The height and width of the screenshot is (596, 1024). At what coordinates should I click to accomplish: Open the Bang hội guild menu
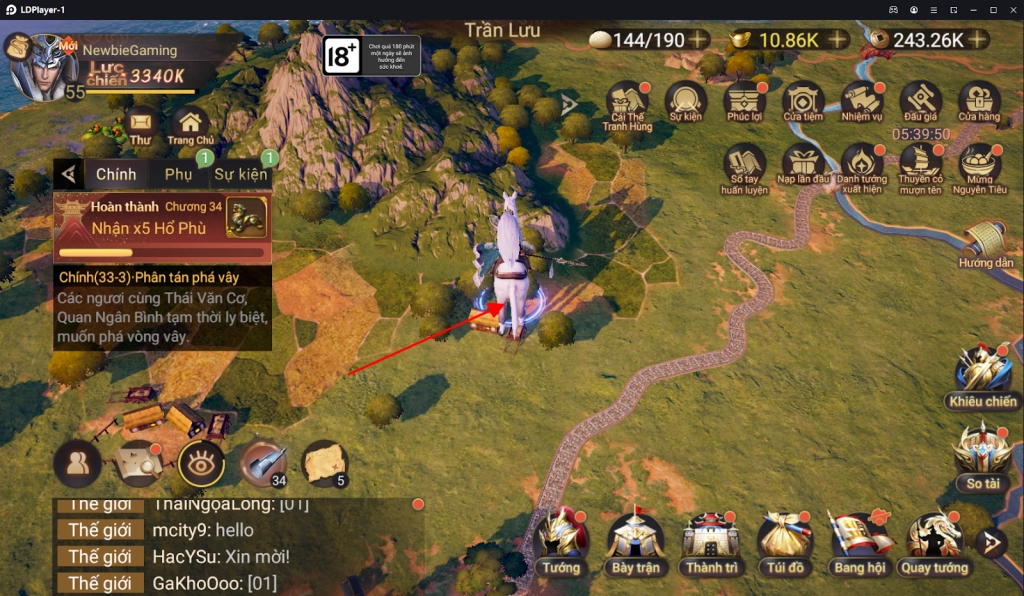click(x=859, y=540)
